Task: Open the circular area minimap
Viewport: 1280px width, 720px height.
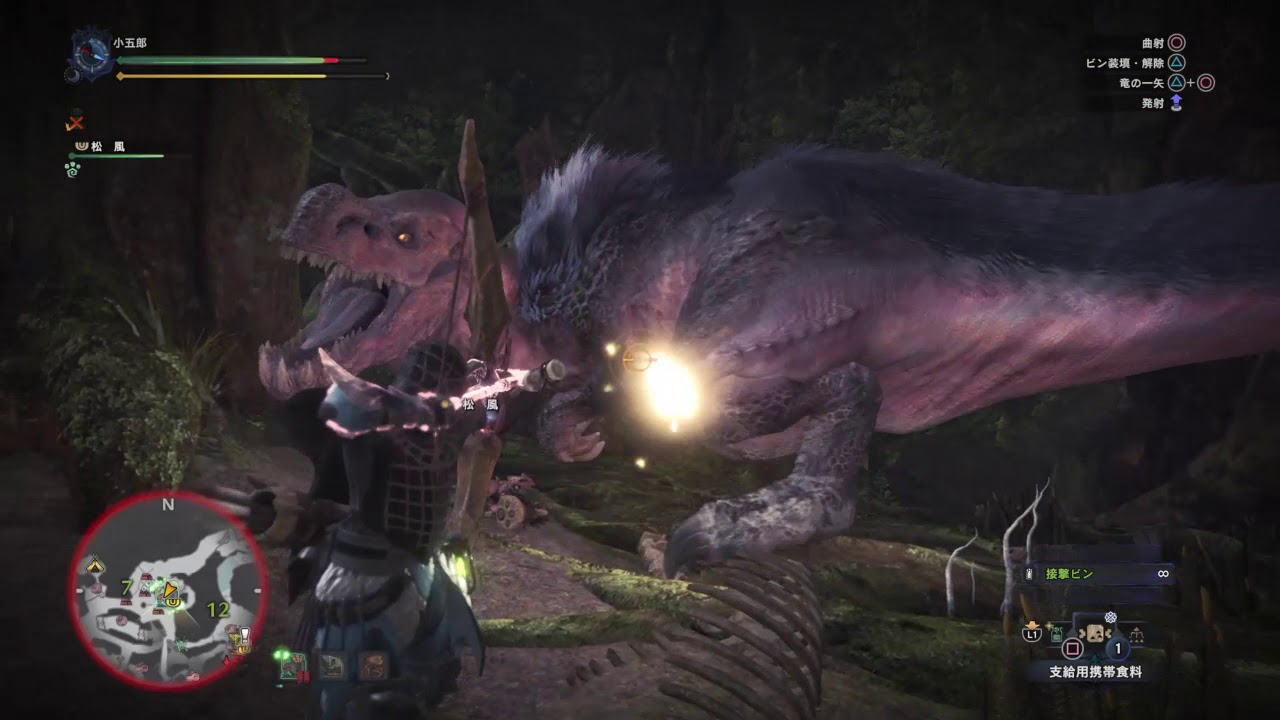Action: pos(168,590)
